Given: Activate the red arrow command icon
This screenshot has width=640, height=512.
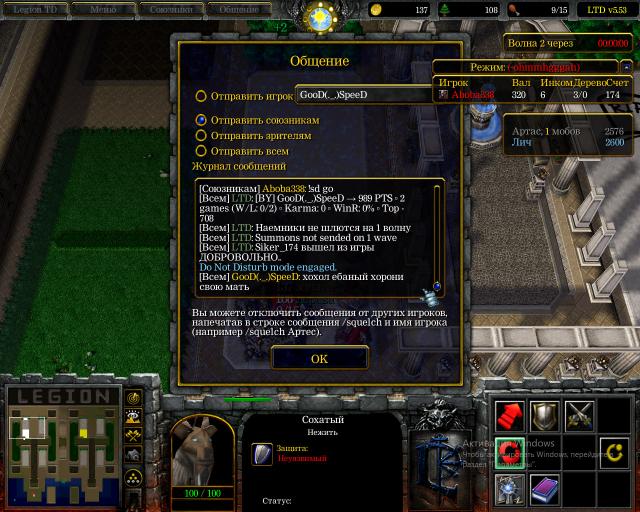Looking at the screenshot, I should 510,416.
